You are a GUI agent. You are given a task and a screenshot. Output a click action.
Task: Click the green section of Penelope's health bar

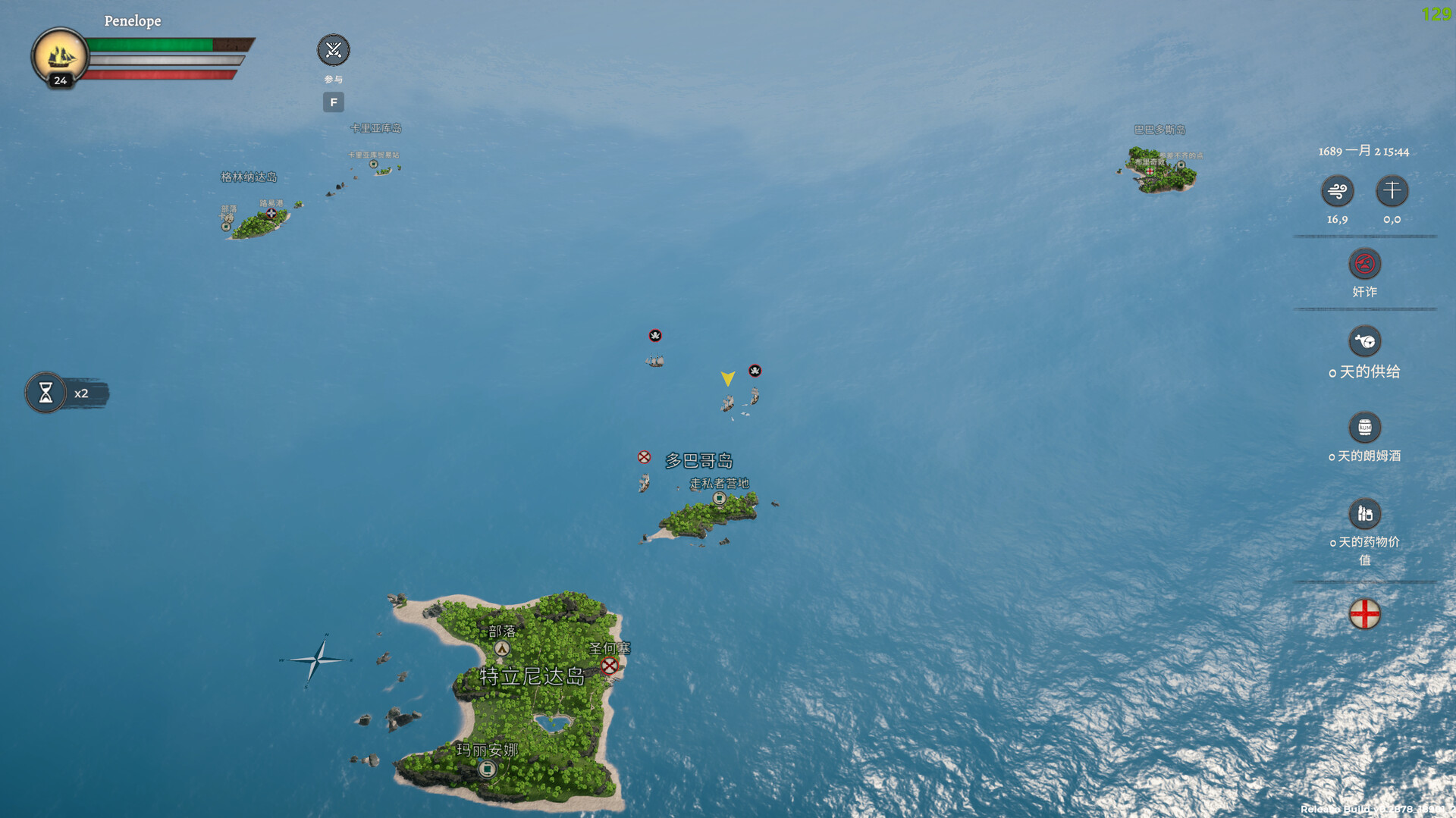click(x=152, y=44)
